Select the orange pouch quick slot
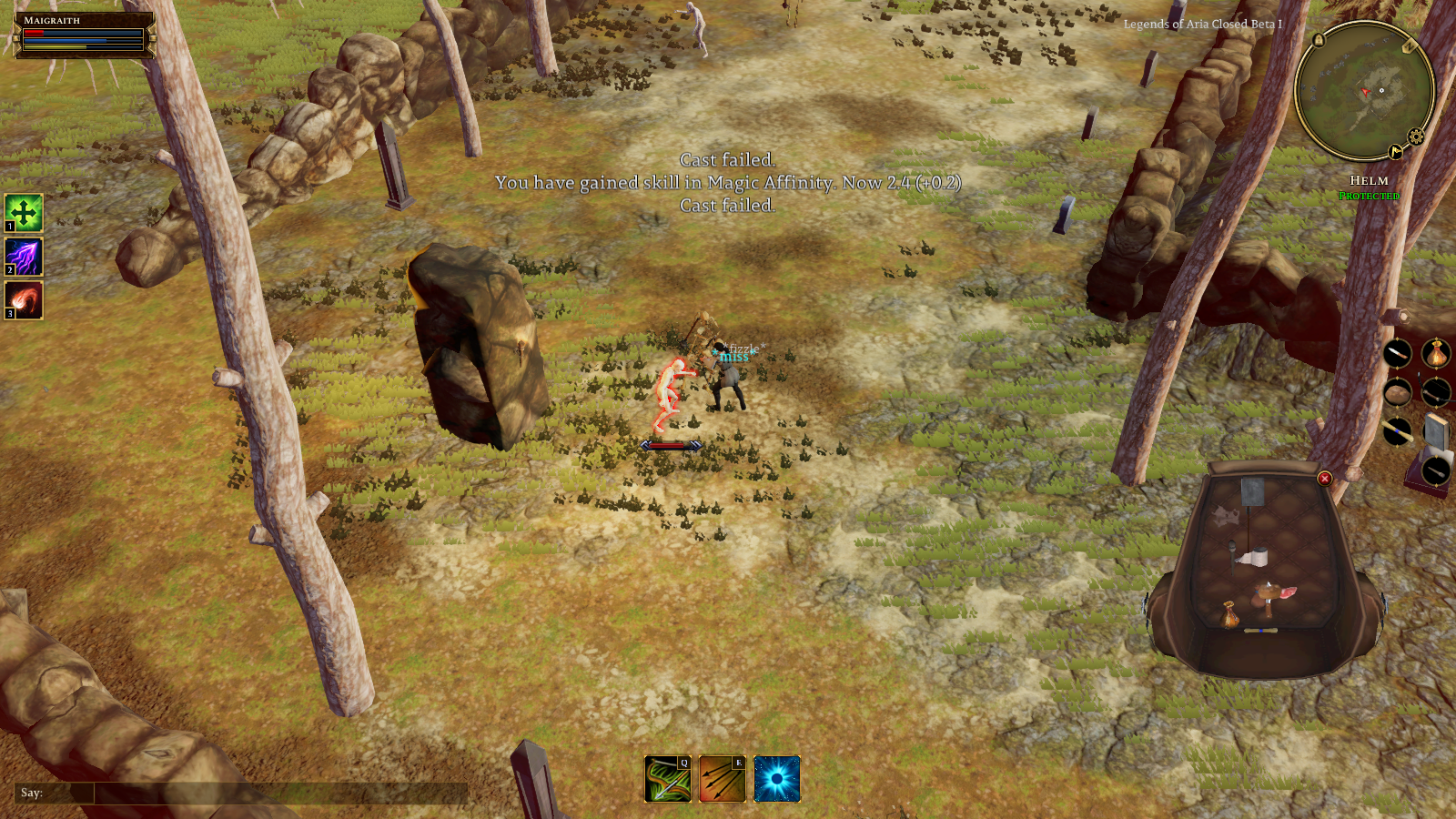1456x819 pixels. [1436, 353]
